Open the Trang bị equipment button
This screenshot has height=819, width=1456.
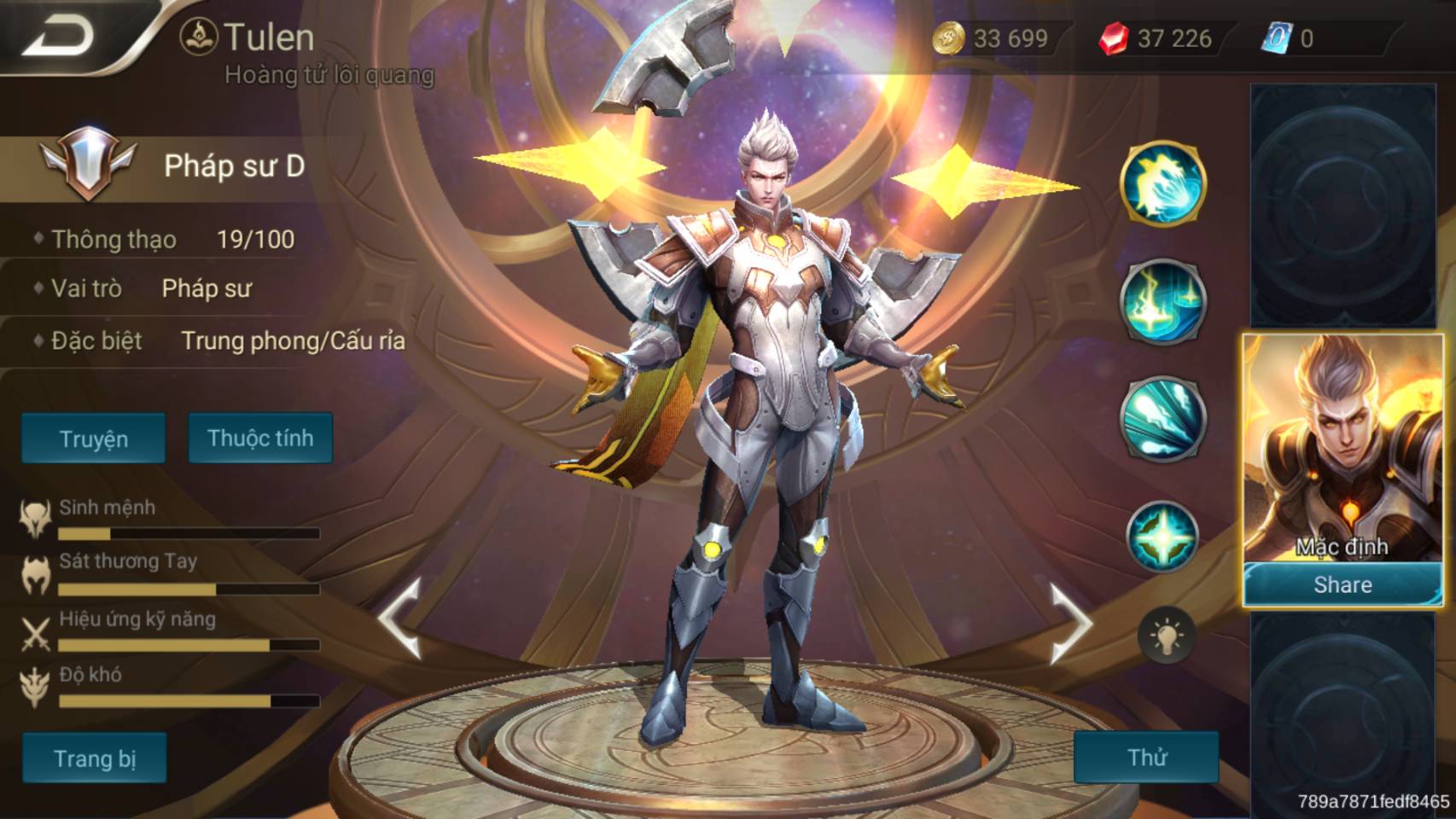(x=94, y=758)
